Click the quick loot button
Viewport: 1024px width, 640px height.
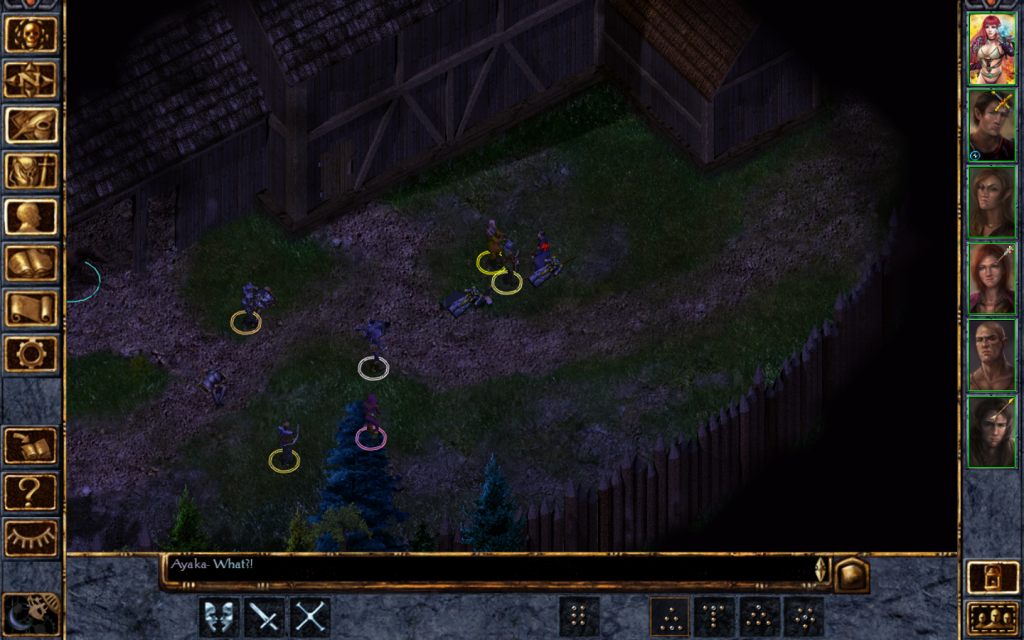click(31, 446)
